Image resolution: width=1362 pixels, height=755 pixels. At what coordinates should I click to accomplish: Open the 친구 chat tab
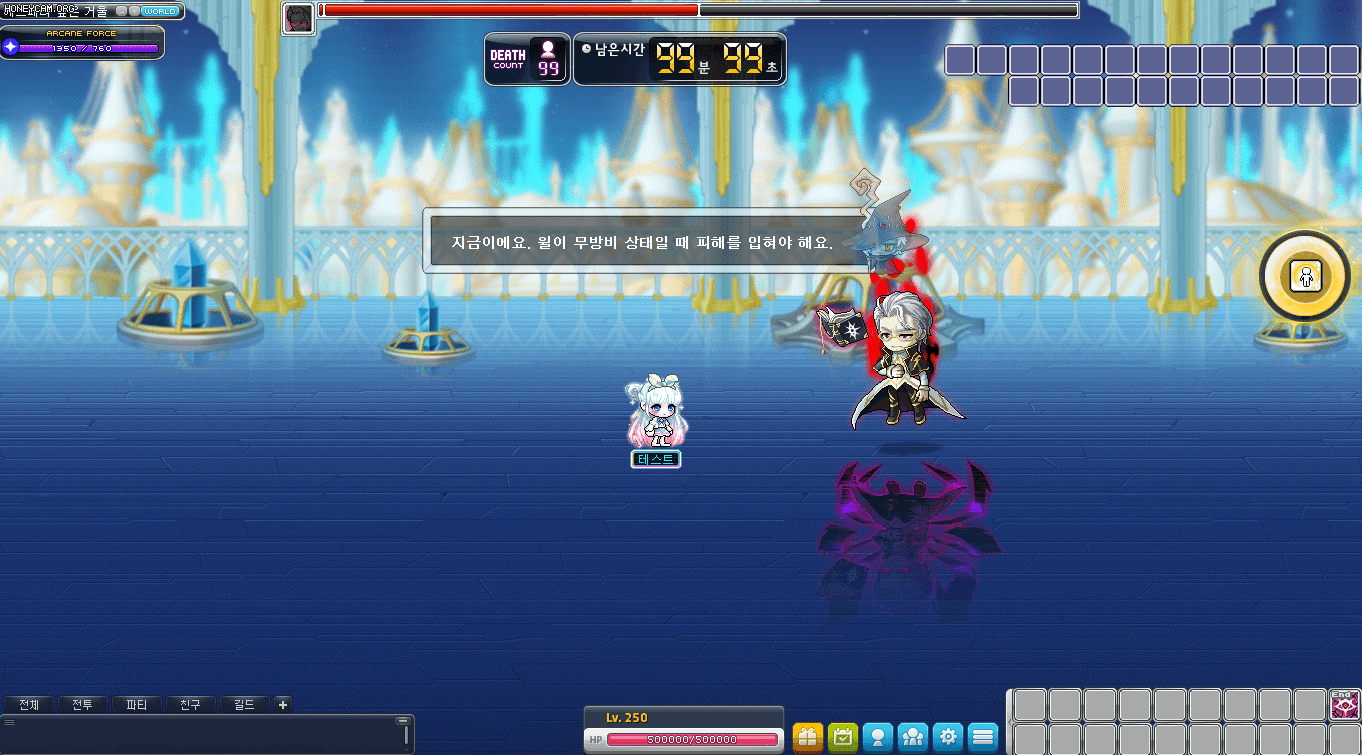(191, 705)
